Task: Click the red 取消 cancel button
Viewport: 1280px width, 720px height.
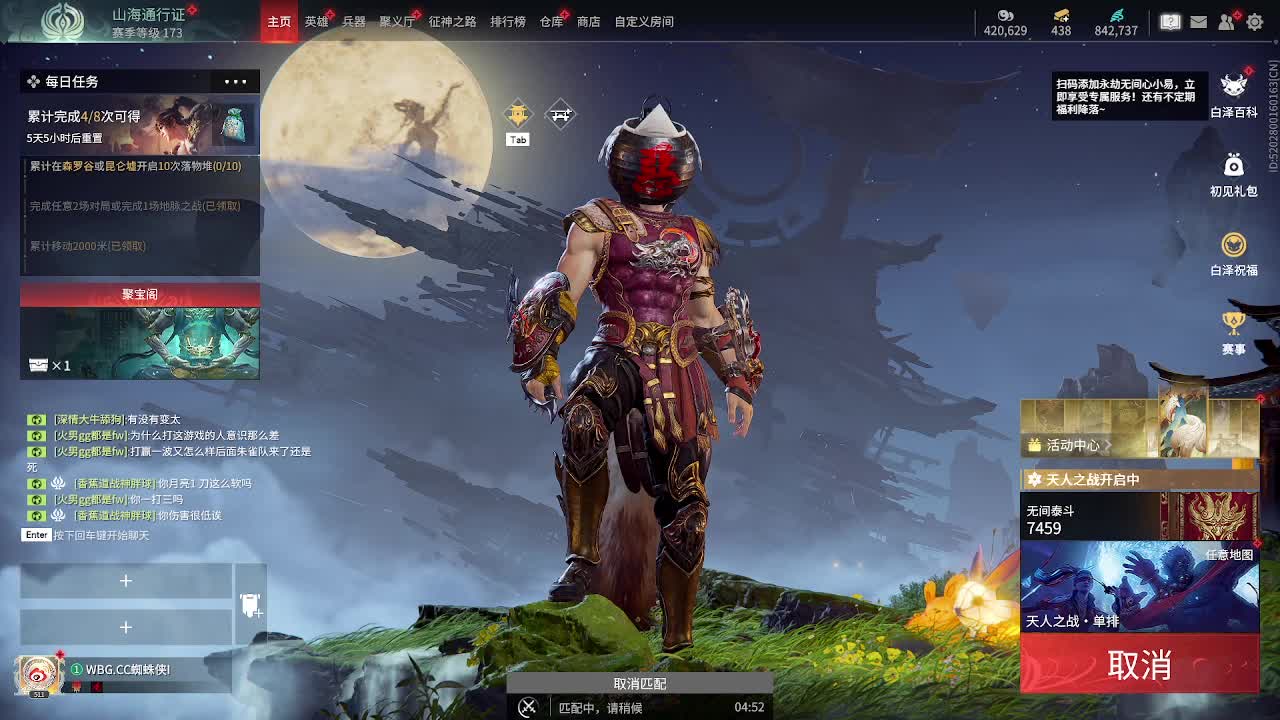Action: click(1139, 665)
